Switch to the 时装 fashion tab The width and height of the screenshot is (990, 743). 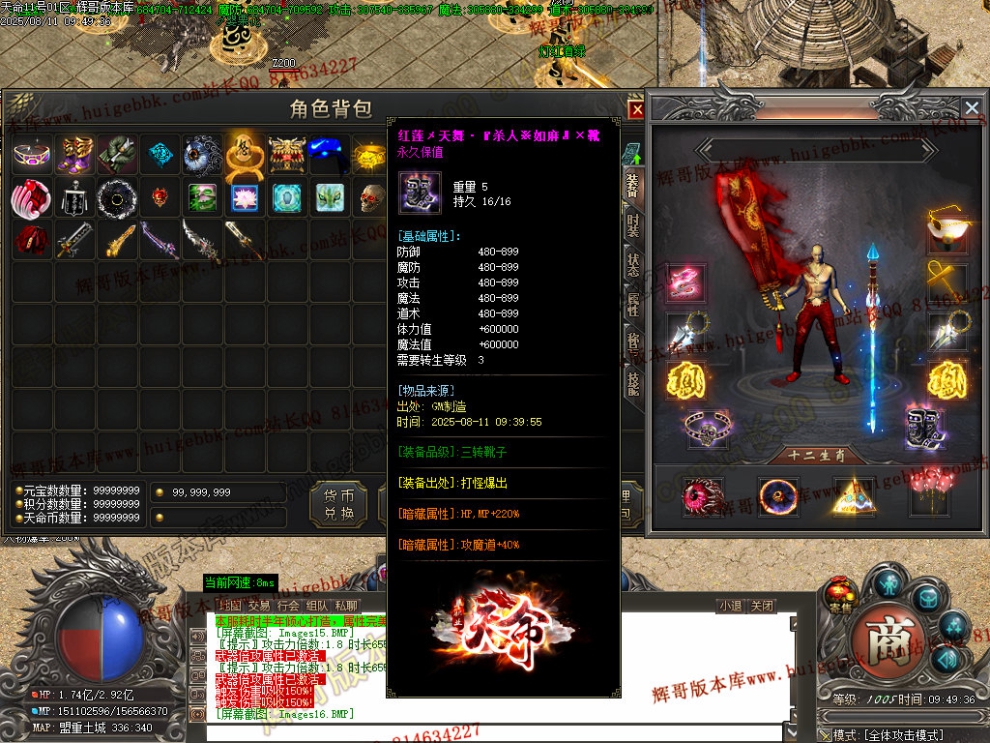(x=633, y=227)
